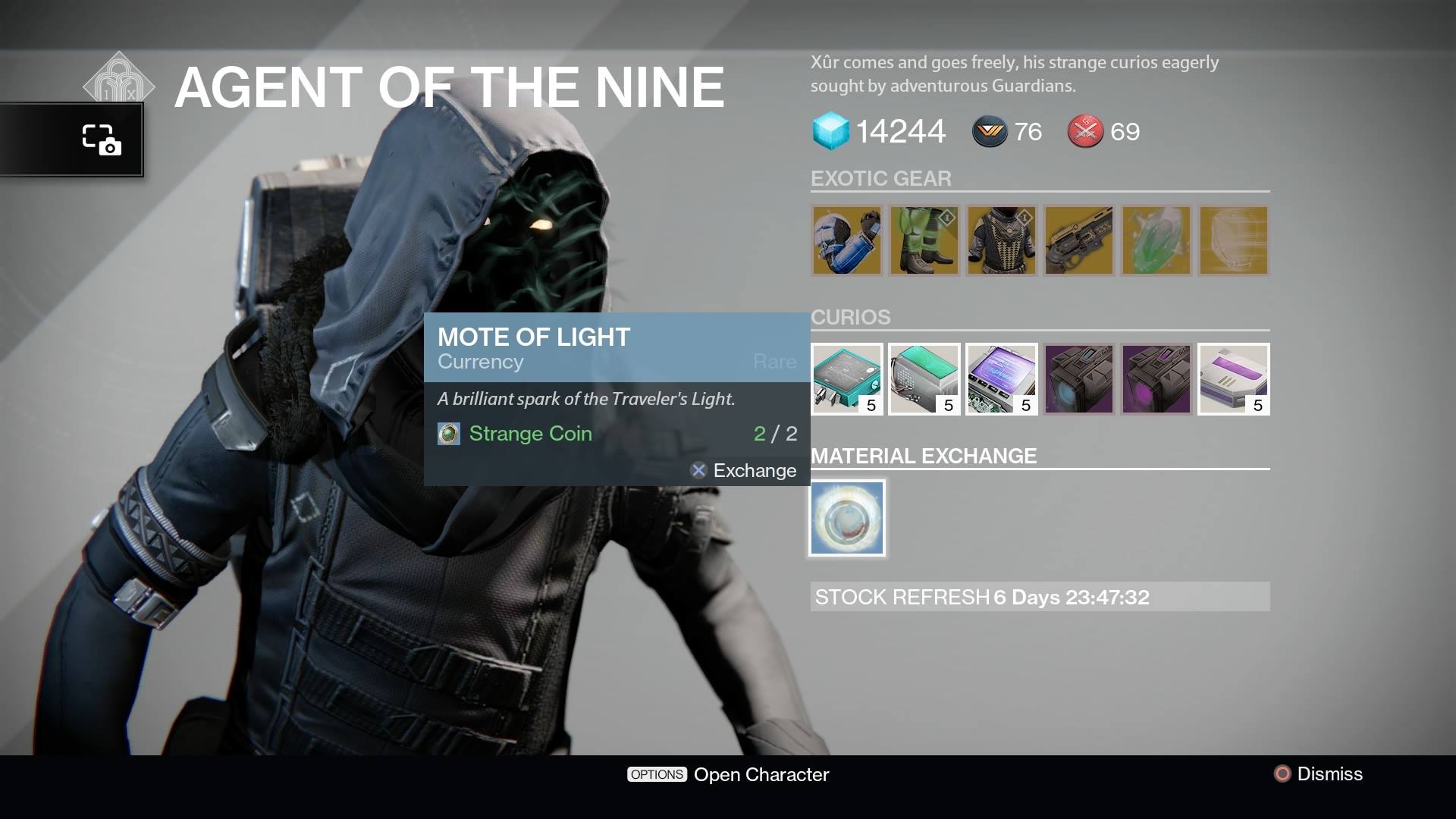This screenshot has height=819, width=1456.
Task: Select the green ammo synthesis curio
Action: 924,379
